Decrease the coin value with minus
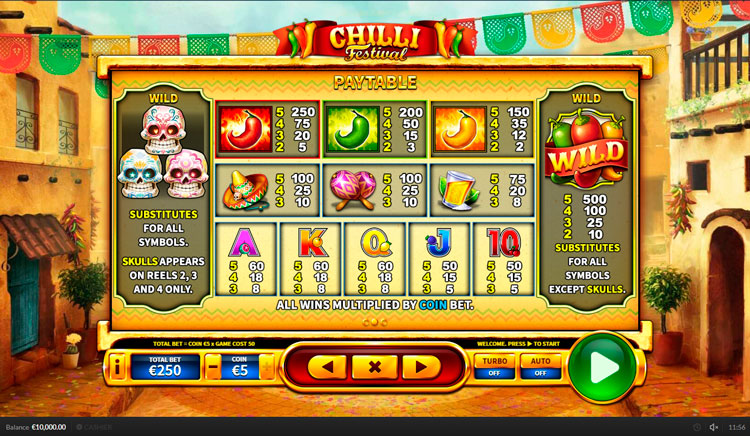Screen dimensions: 750x436 pyautogui.click(x=214, y=367)
